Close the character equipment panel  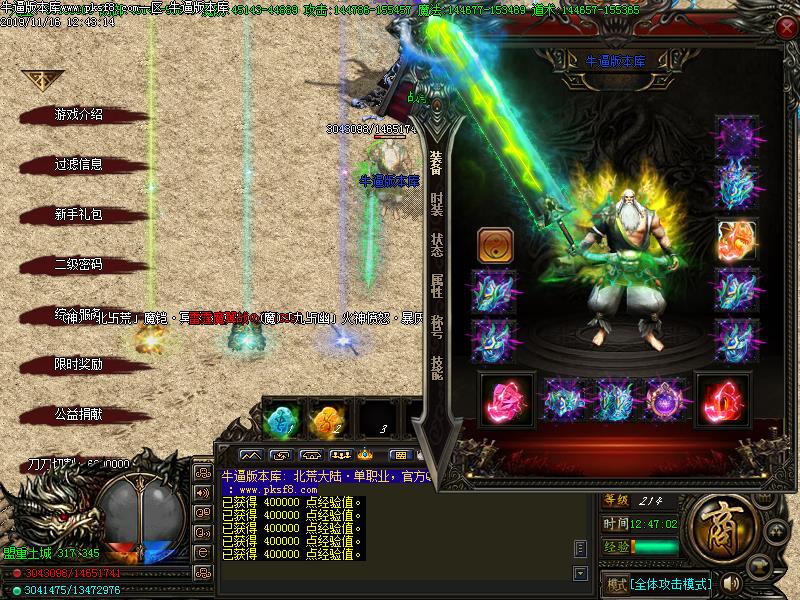point(785,29)
